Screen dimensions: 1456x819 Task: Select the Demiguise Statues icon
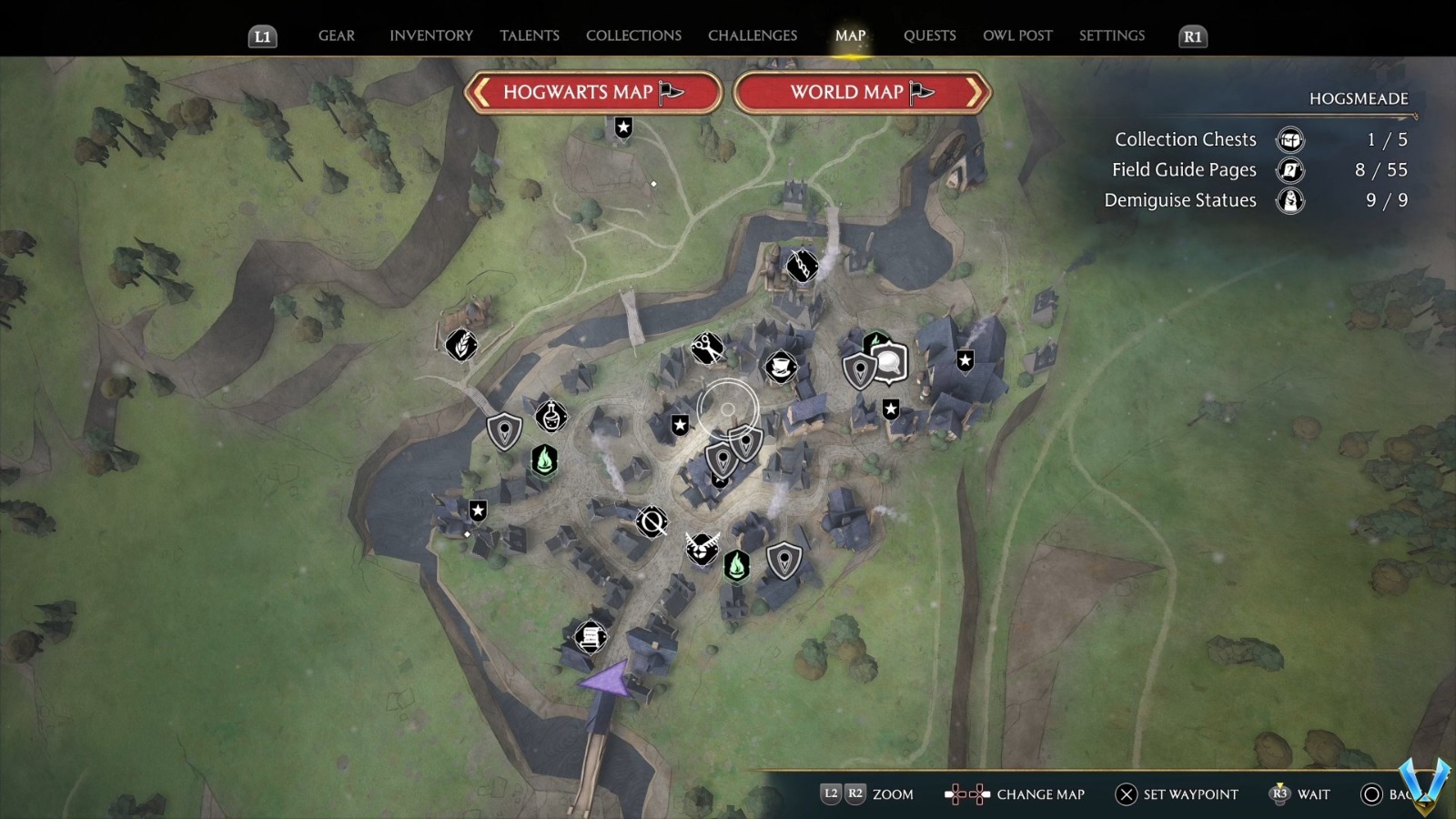click(1289, 200)
